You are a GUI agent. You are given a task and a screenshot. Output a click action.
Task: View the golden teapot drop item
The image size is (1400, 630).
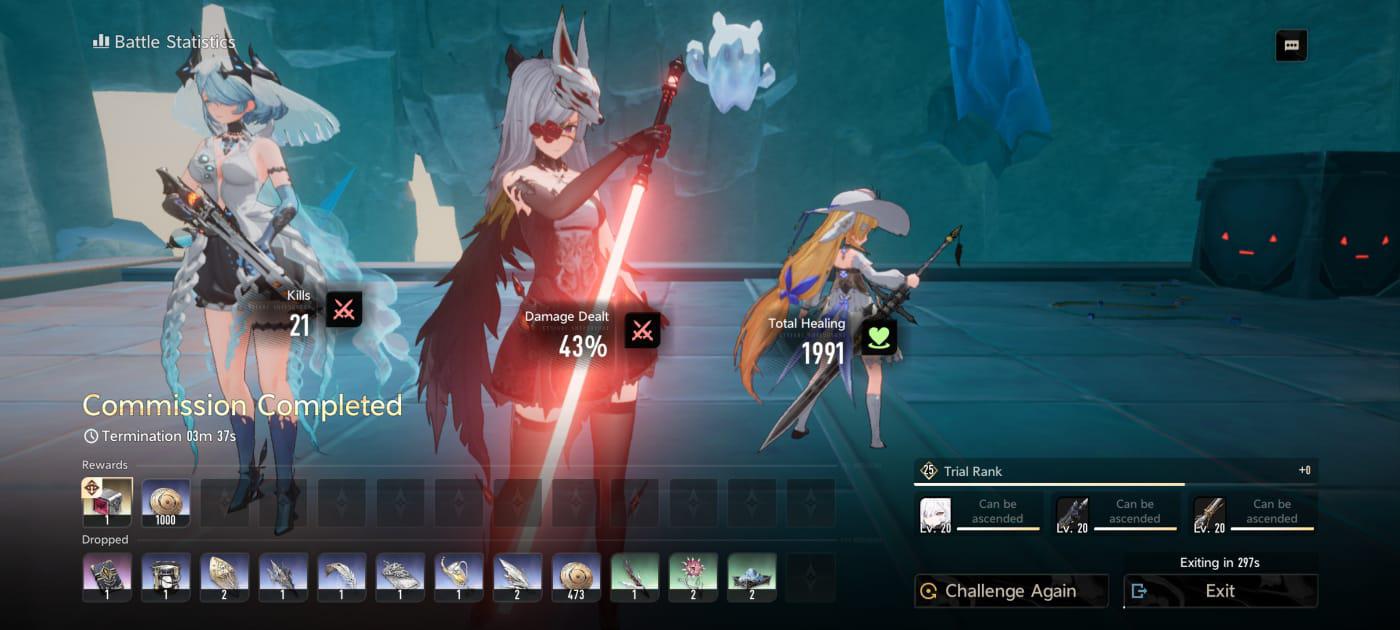pyautogui.click(x=459, y=577)
